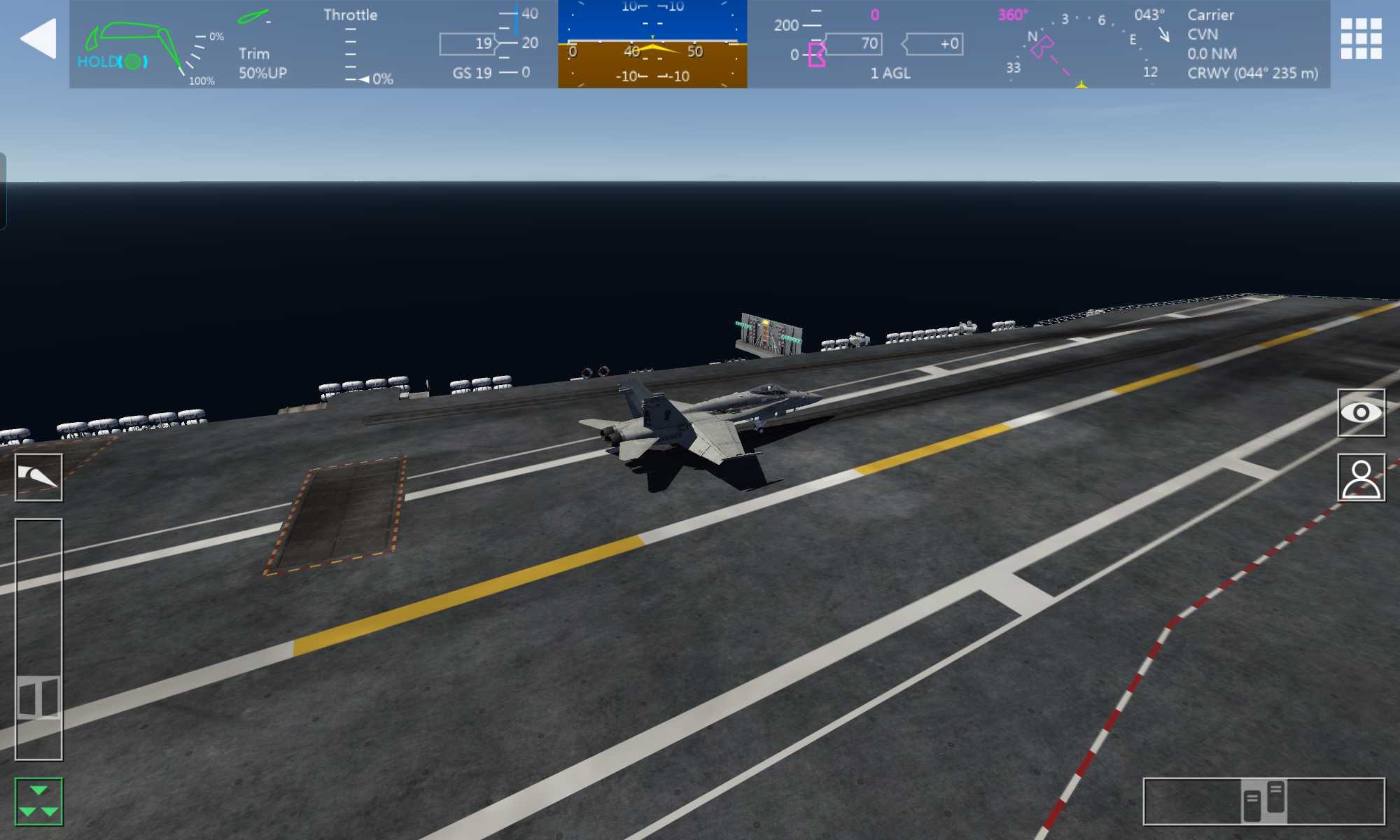
Task: Open the grid menu
Action: [x=1361, y=38]
